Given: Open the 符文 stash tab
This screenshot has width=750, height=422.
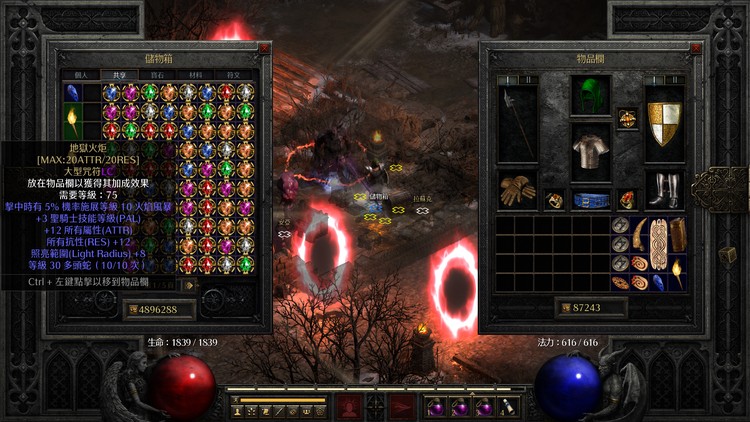Looking at the screenshot, I should click(233, 74).
